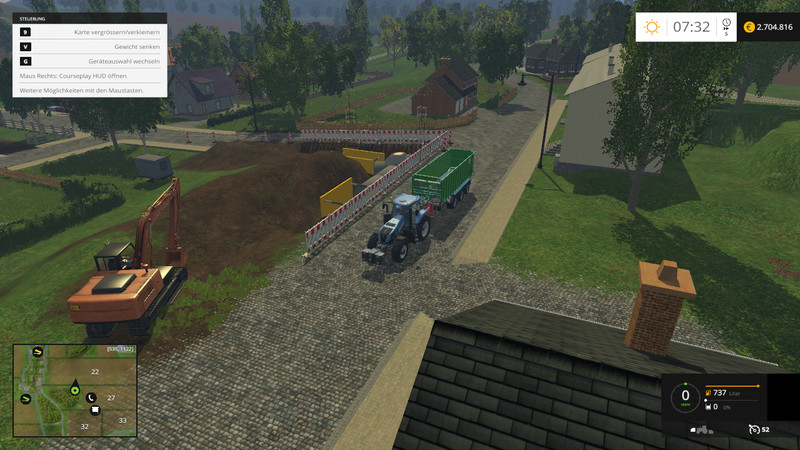Screen dimensions: 800x450
Task: Click the cruise control speed icon
Action: click(756, 429)
